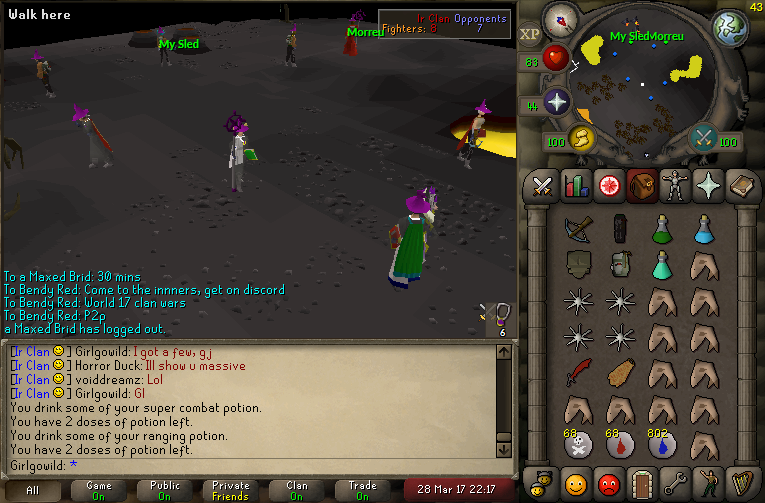Toggle the XP drops button
Screen dimensions: 765x503
[530, 33]
